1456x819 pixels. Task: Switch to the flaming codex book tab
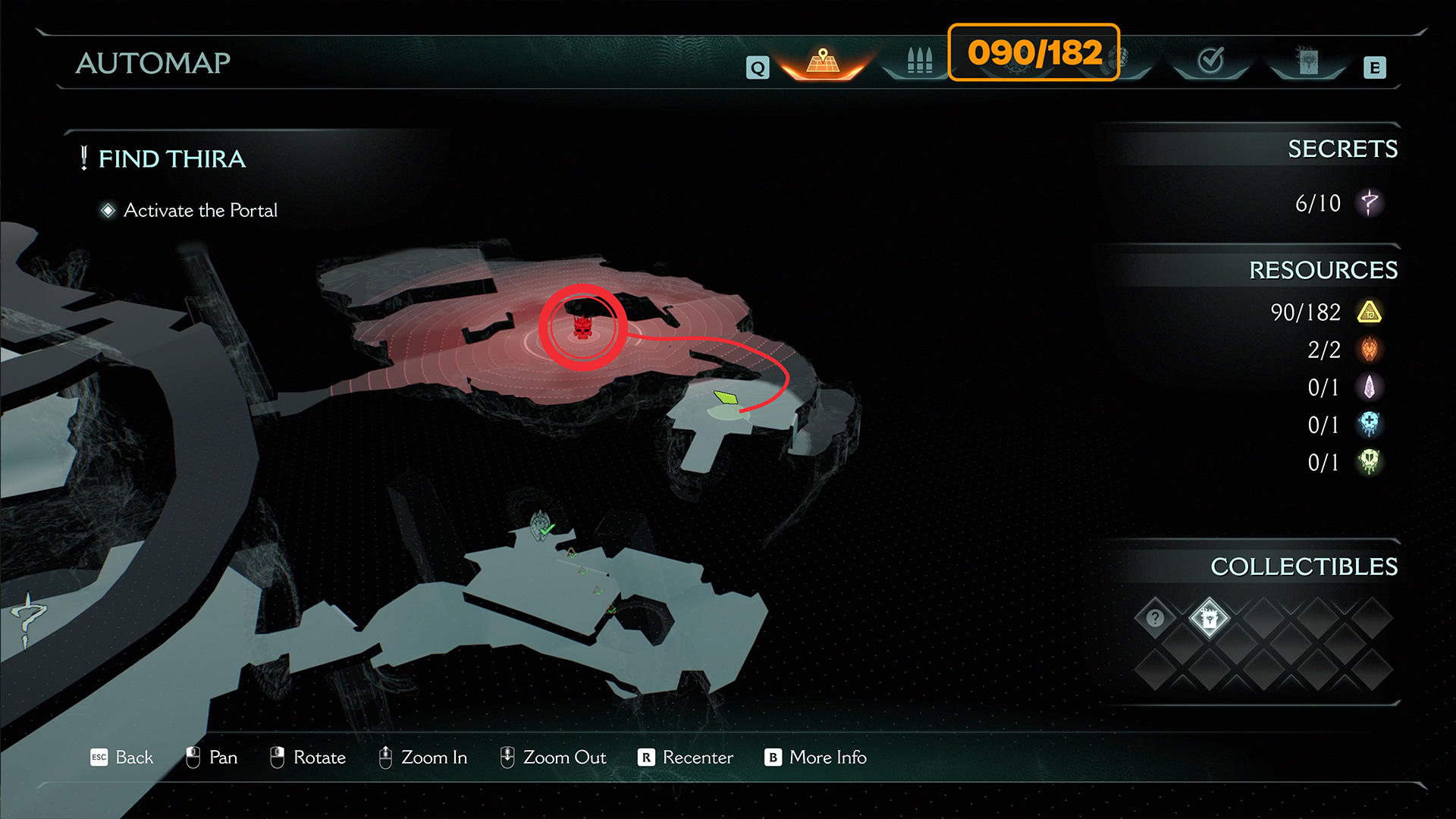coord(1308,61)
